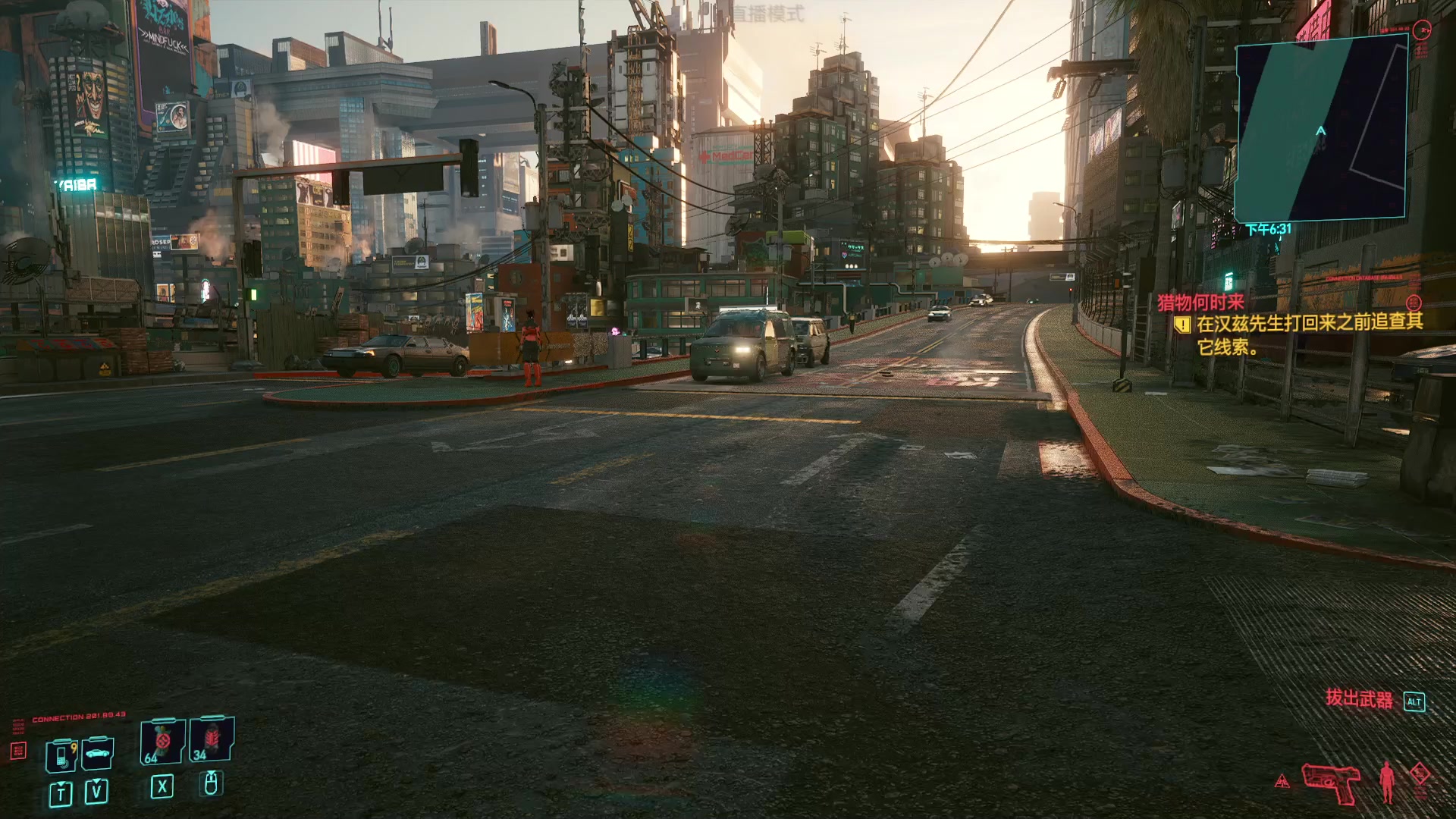Select the grenade slot showing 34
This screenshot has width=1456, height=819.
[x=211, y=739]
